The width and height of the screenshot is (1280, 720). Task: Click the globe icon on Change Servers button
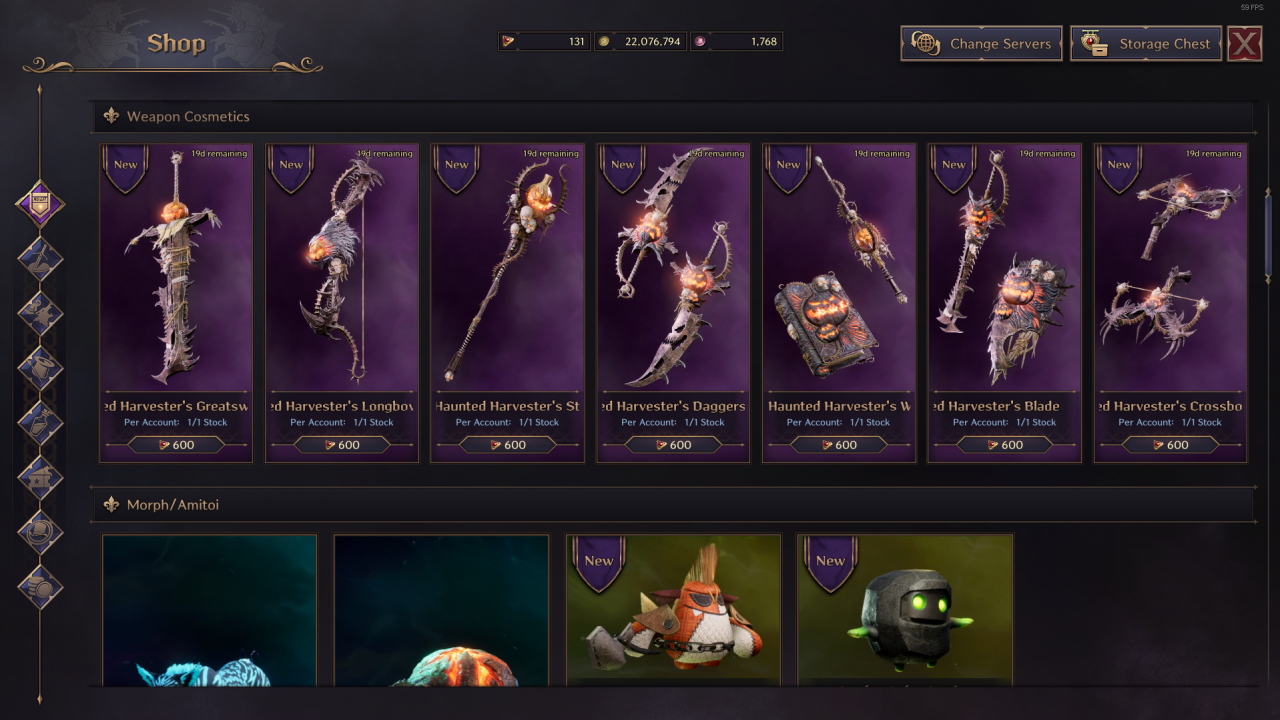(x=925, y=44)
